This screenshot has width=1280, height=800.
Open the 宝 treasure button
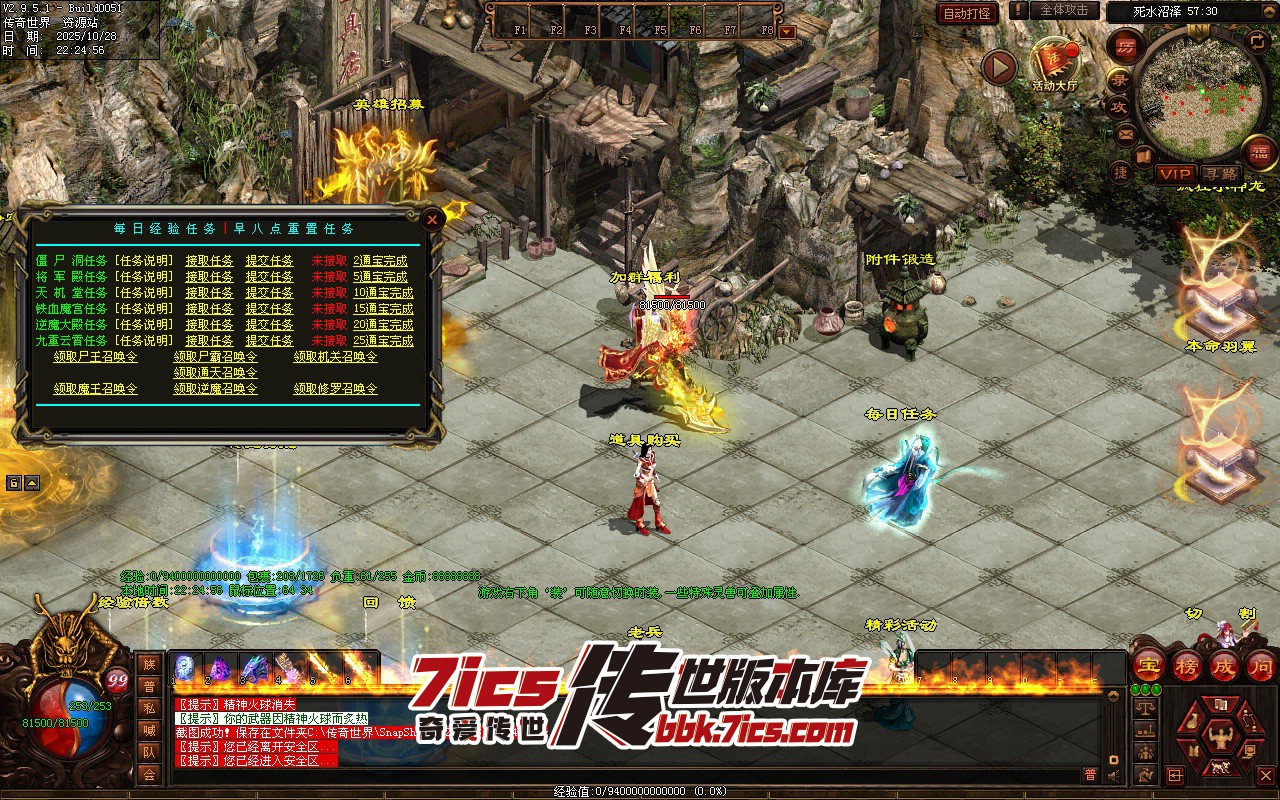click(x=1148, y=665)
